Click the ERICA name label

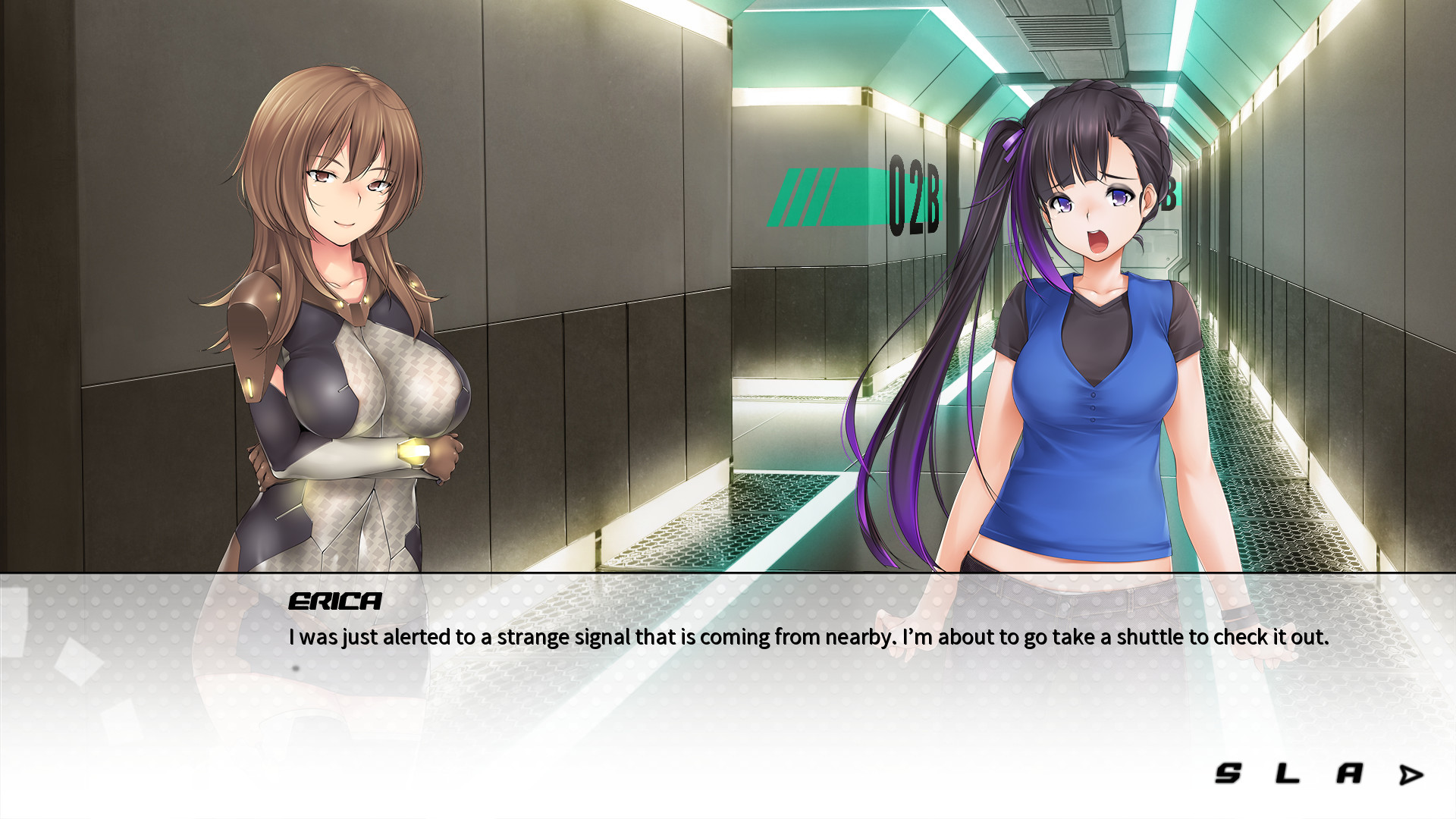coord(332,603)
